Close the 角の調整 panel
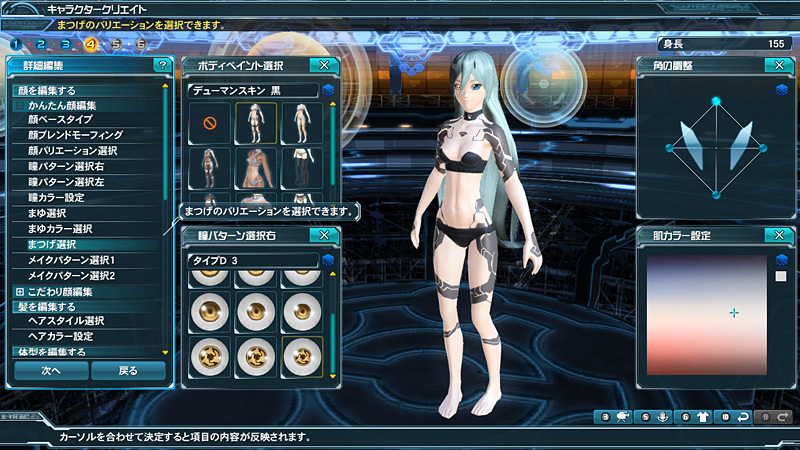The image size is (800, 450). tap(777, 65)
